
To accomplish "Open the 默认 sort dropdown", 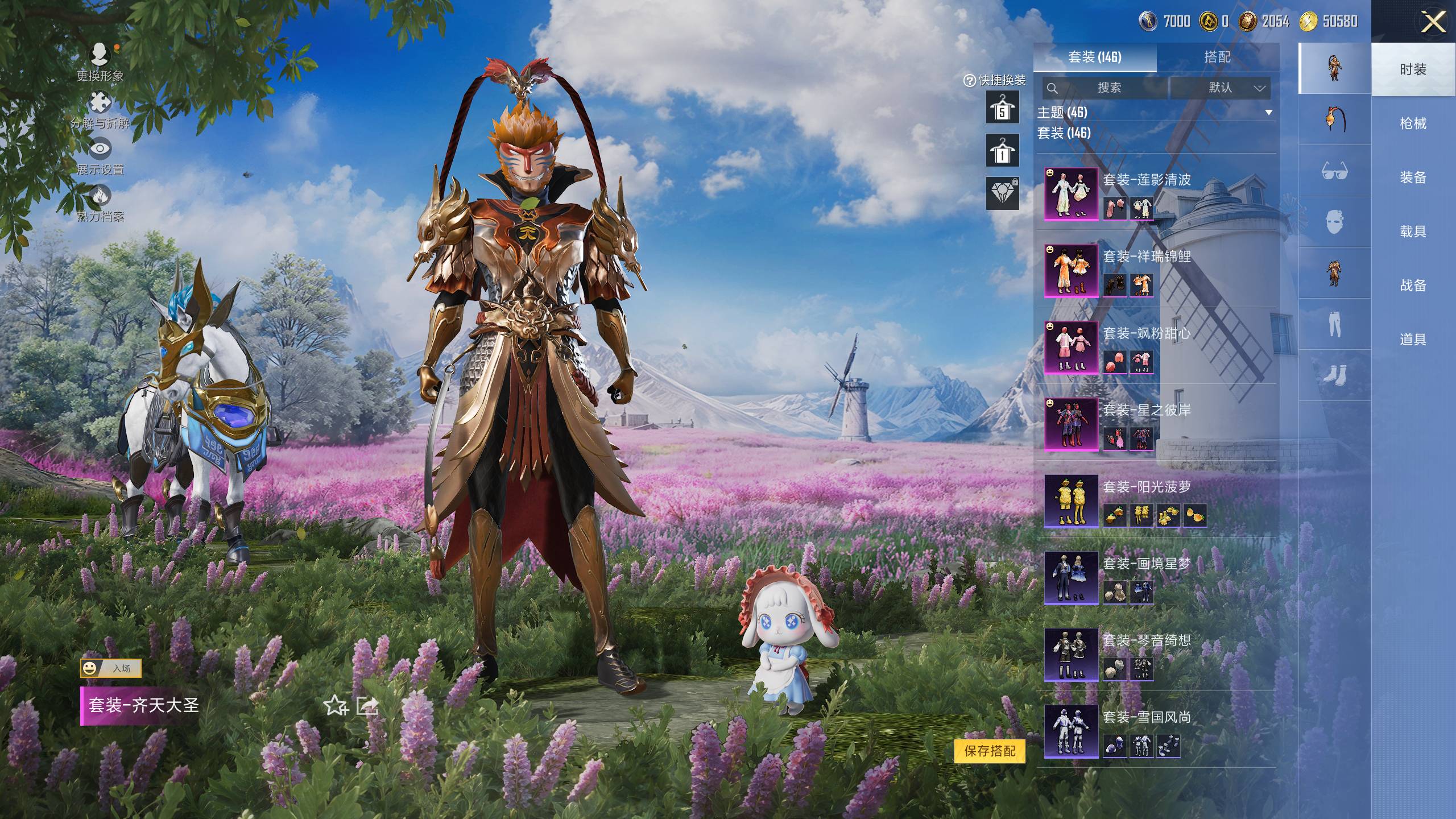I will pyautogui.click(x=1220, y=88).
